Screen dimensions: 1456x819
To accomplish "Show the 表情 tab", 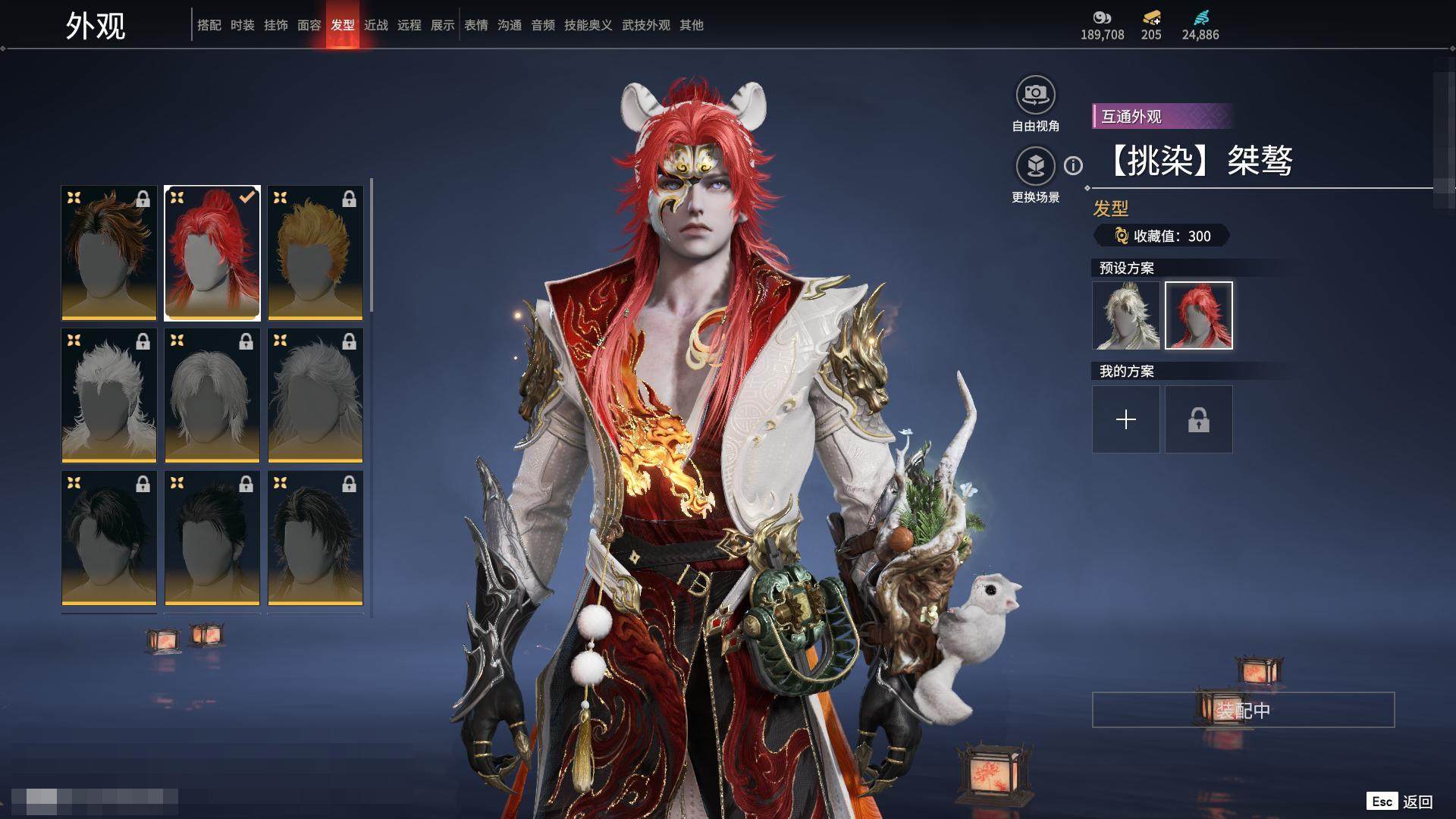I will click(475, 25).
